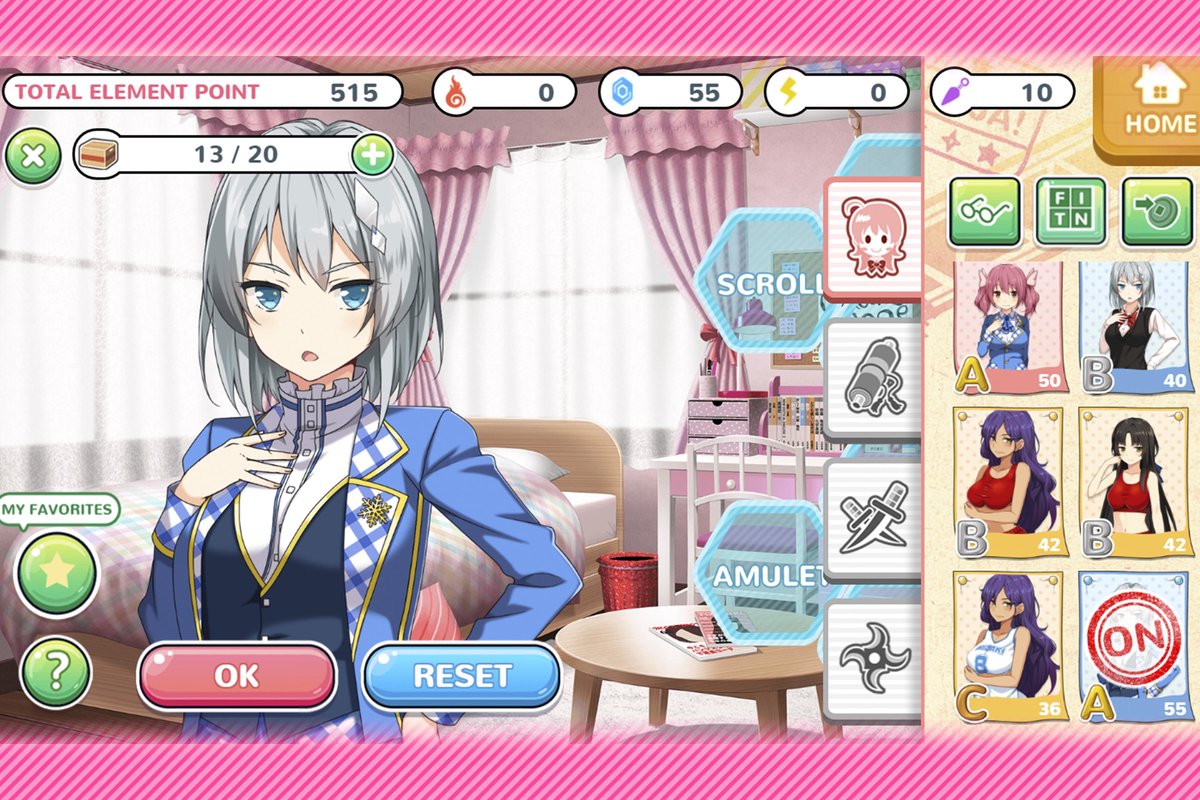Image resolution: width=1200 pixels, height=800 pixels.
Task: Select the pink character category tab
Action: point(870,236)
